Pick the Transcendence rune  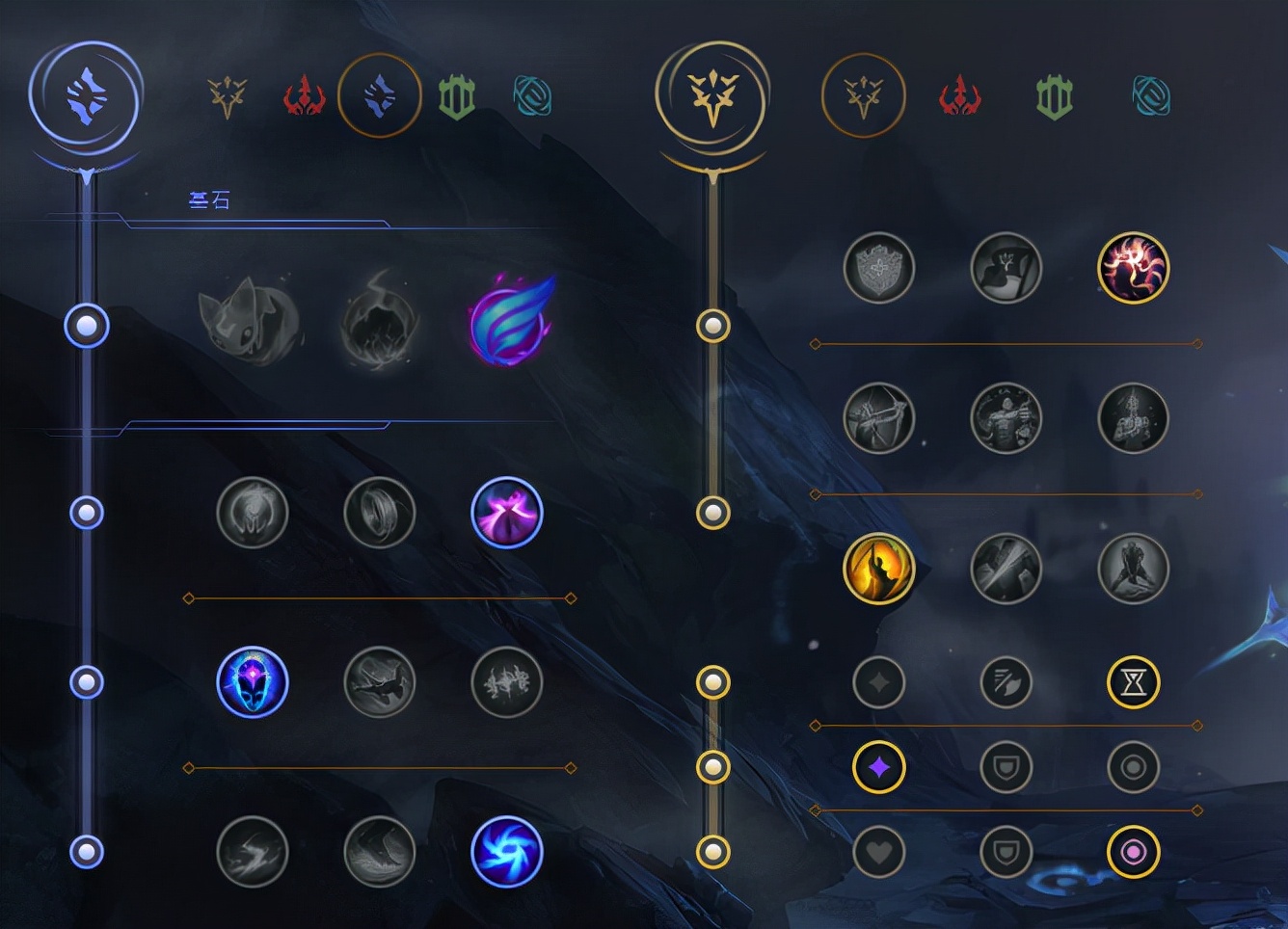(x=253, y=682)
